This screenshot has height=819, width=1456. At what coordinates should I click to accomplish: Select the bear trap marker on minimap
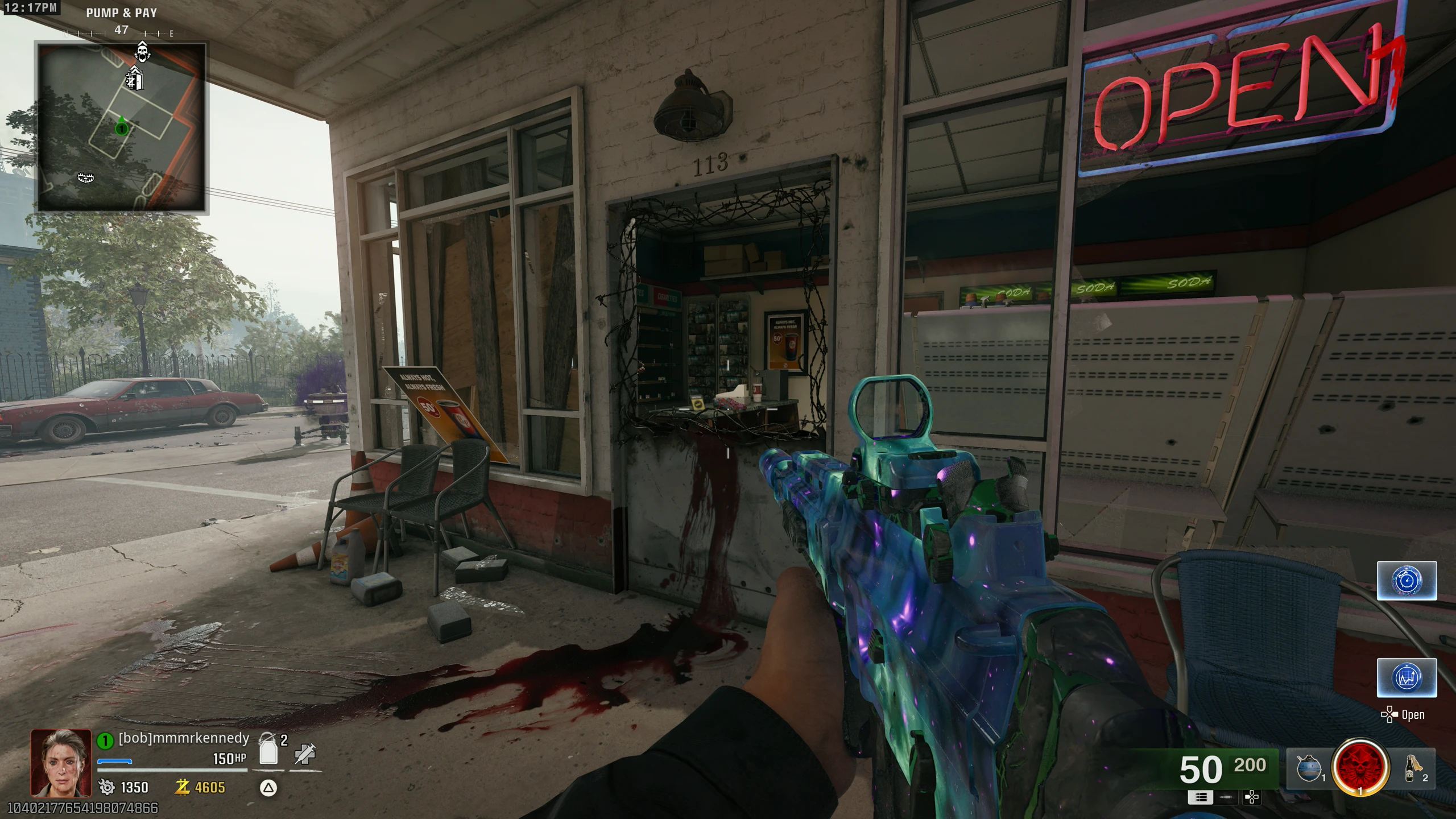coord(85,178)
